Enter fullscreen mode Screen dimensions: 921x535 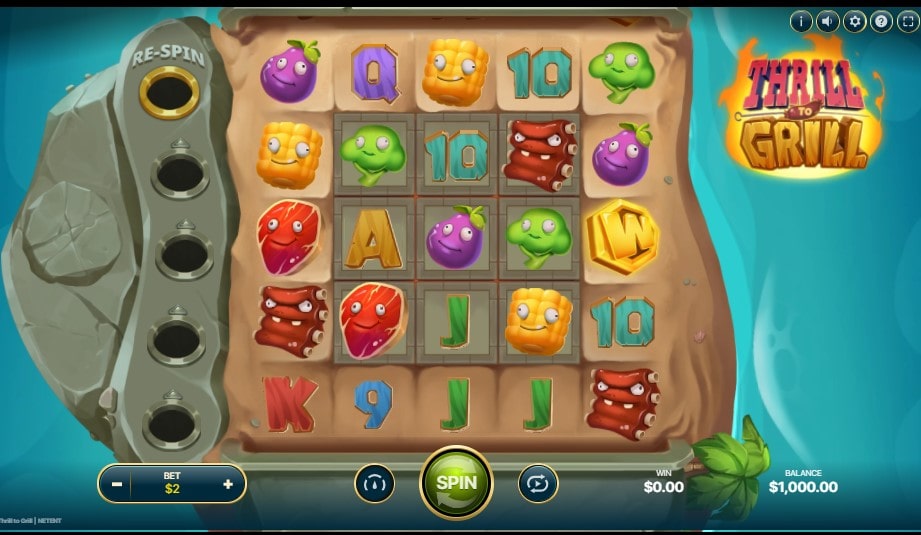(907, 21)
